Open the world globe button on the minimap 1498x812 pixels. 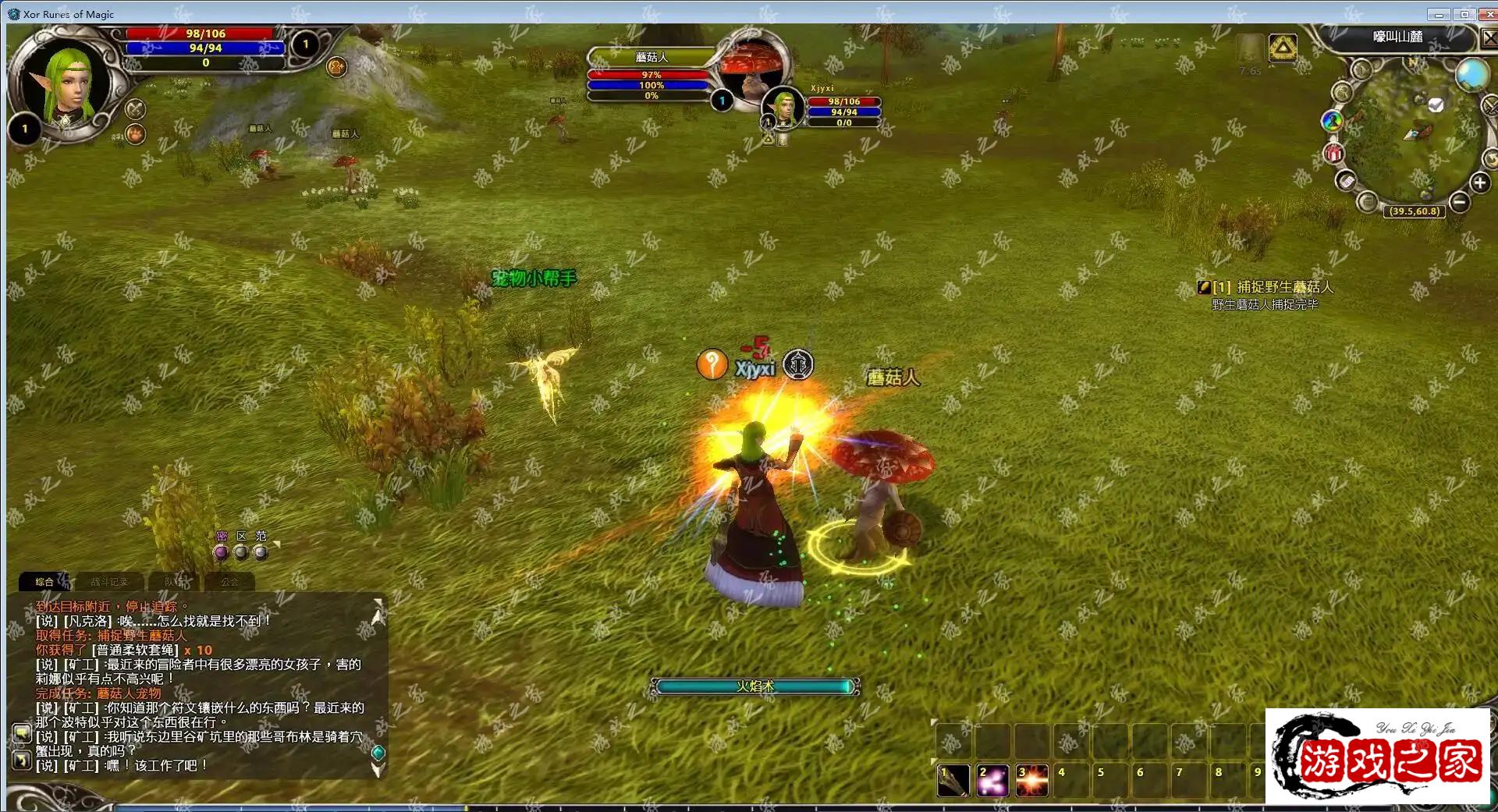[x=1471, y=76]
